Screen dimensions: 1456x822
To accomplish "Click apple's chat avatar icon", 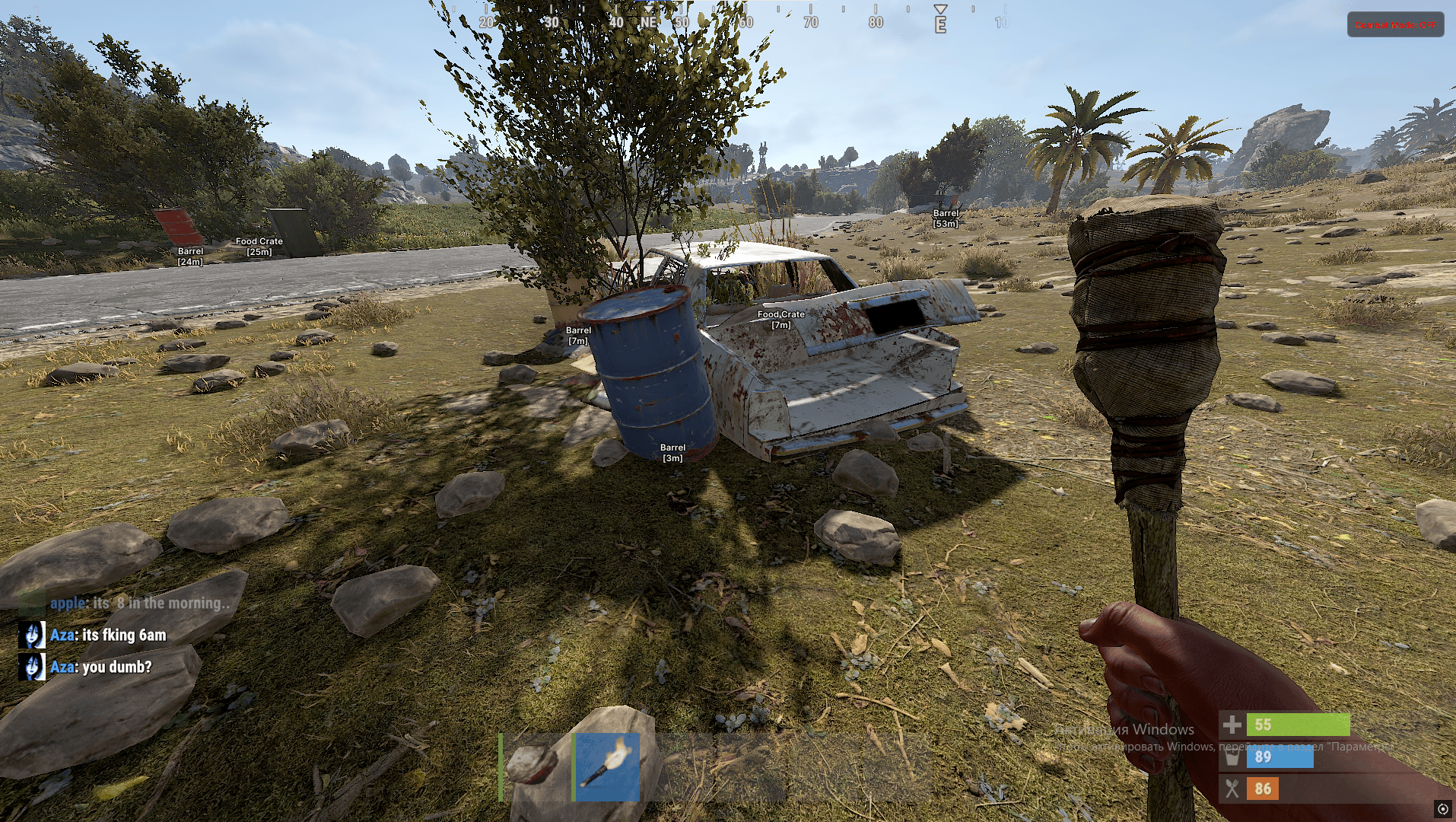I will point(30,602).
